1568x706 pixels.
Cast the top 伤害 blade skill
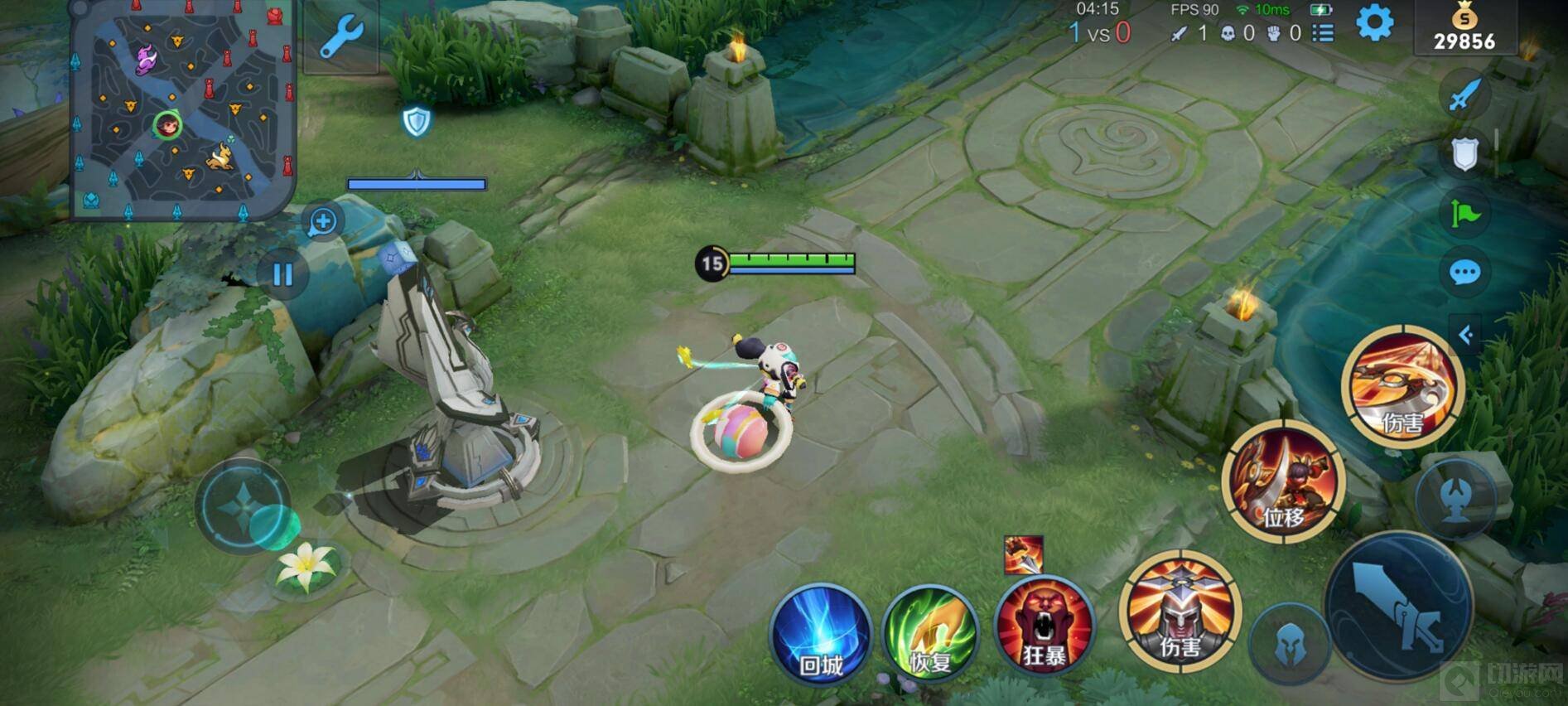click(1402, 386)
